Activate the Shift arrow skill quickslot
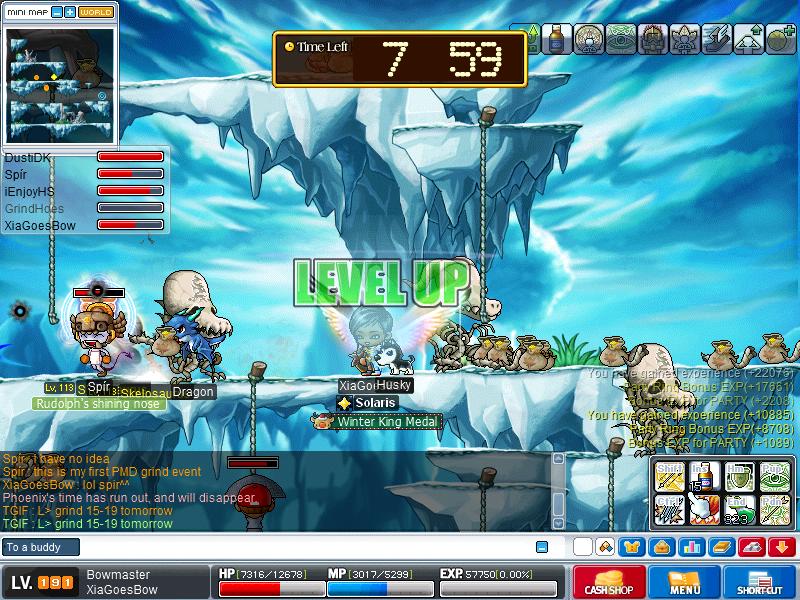Screen dimensions: 800x600 pyautogui.click(x=669, y=476)
